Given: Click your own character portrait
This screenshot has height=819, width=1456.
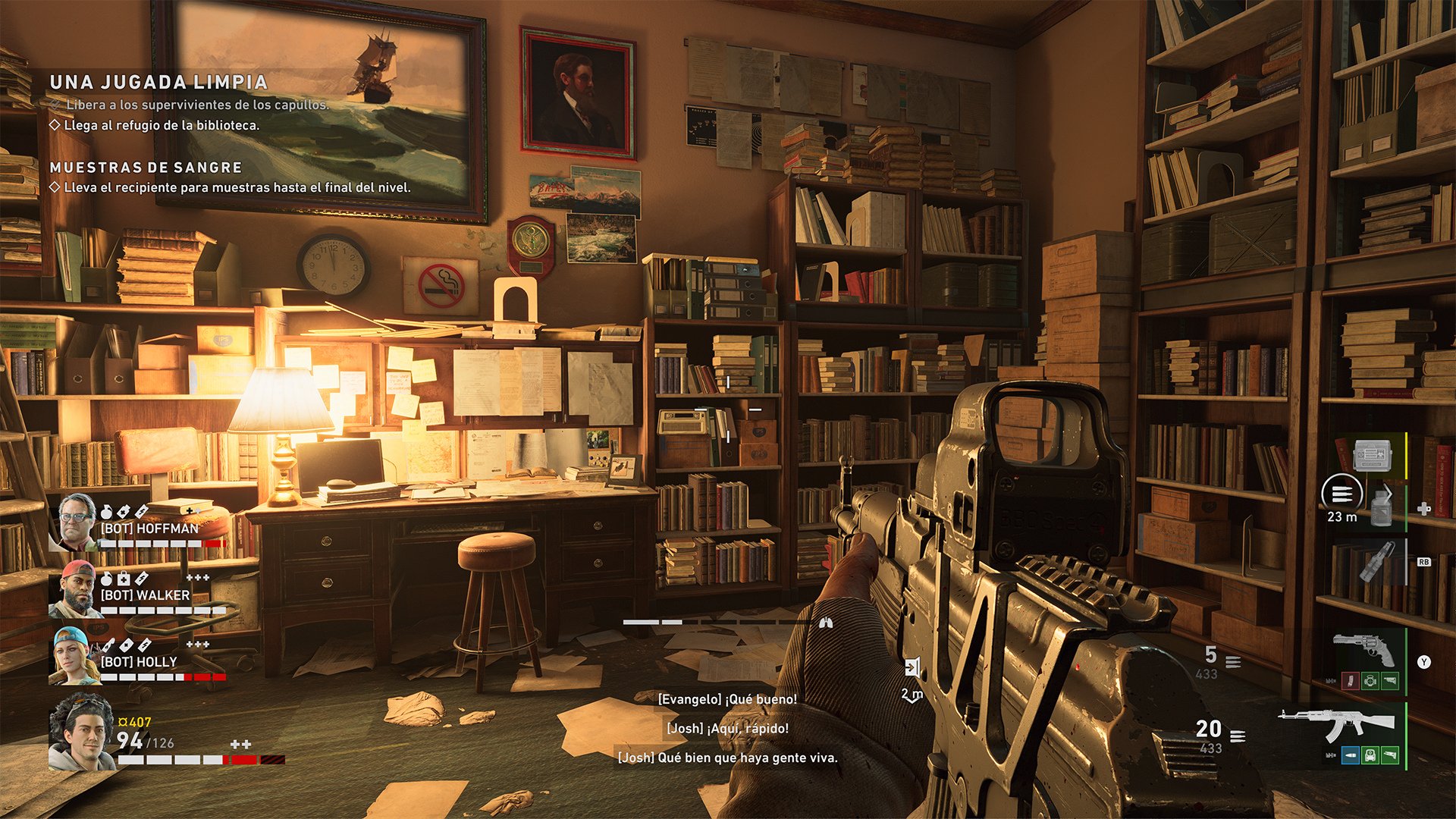Looking at the screenshot, I should pos(80,732).
